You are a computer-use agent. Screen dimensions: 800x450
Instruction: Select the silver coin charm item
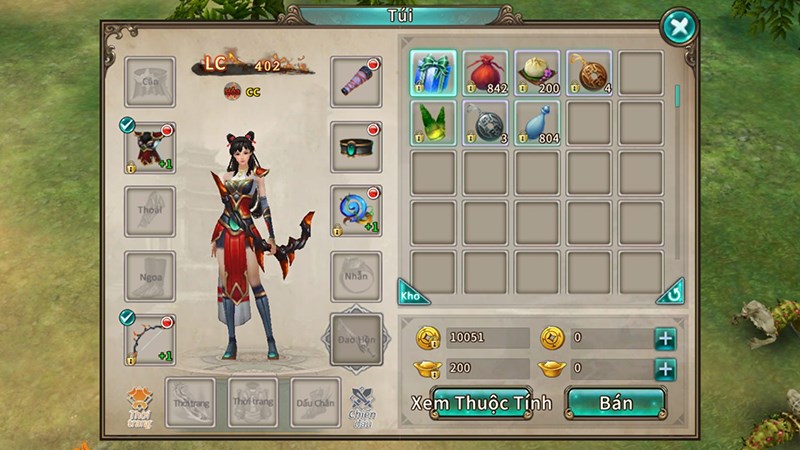click(485, 124)
